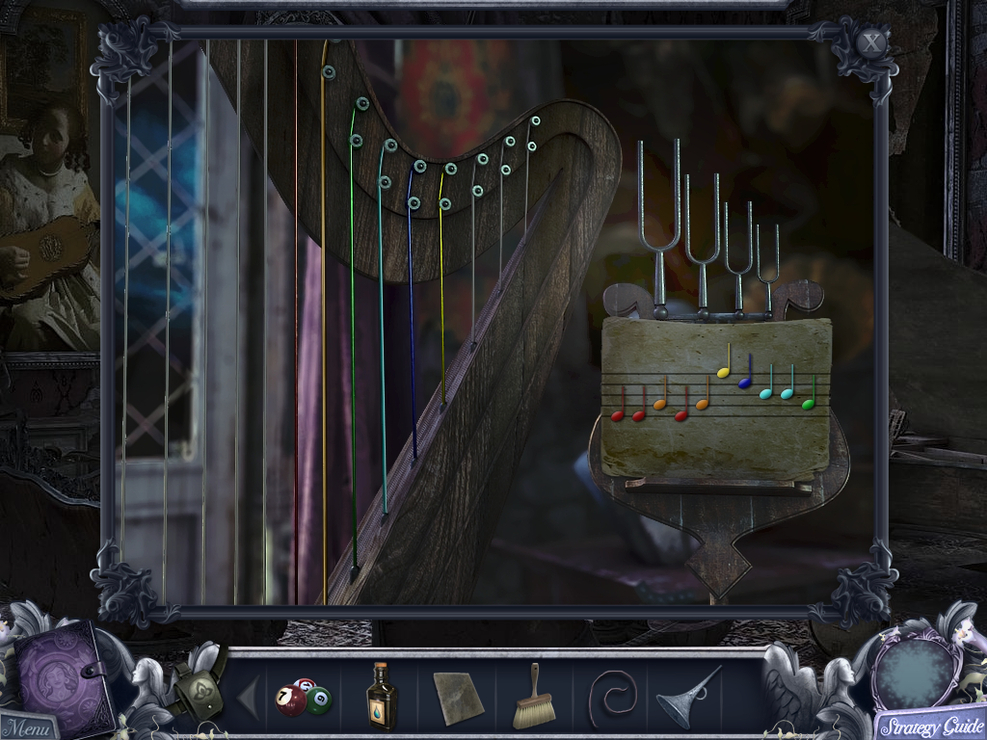Viewport: 987px width, 740px height.
Task: Take the spiral wire item
Action: tap(610, 696)
